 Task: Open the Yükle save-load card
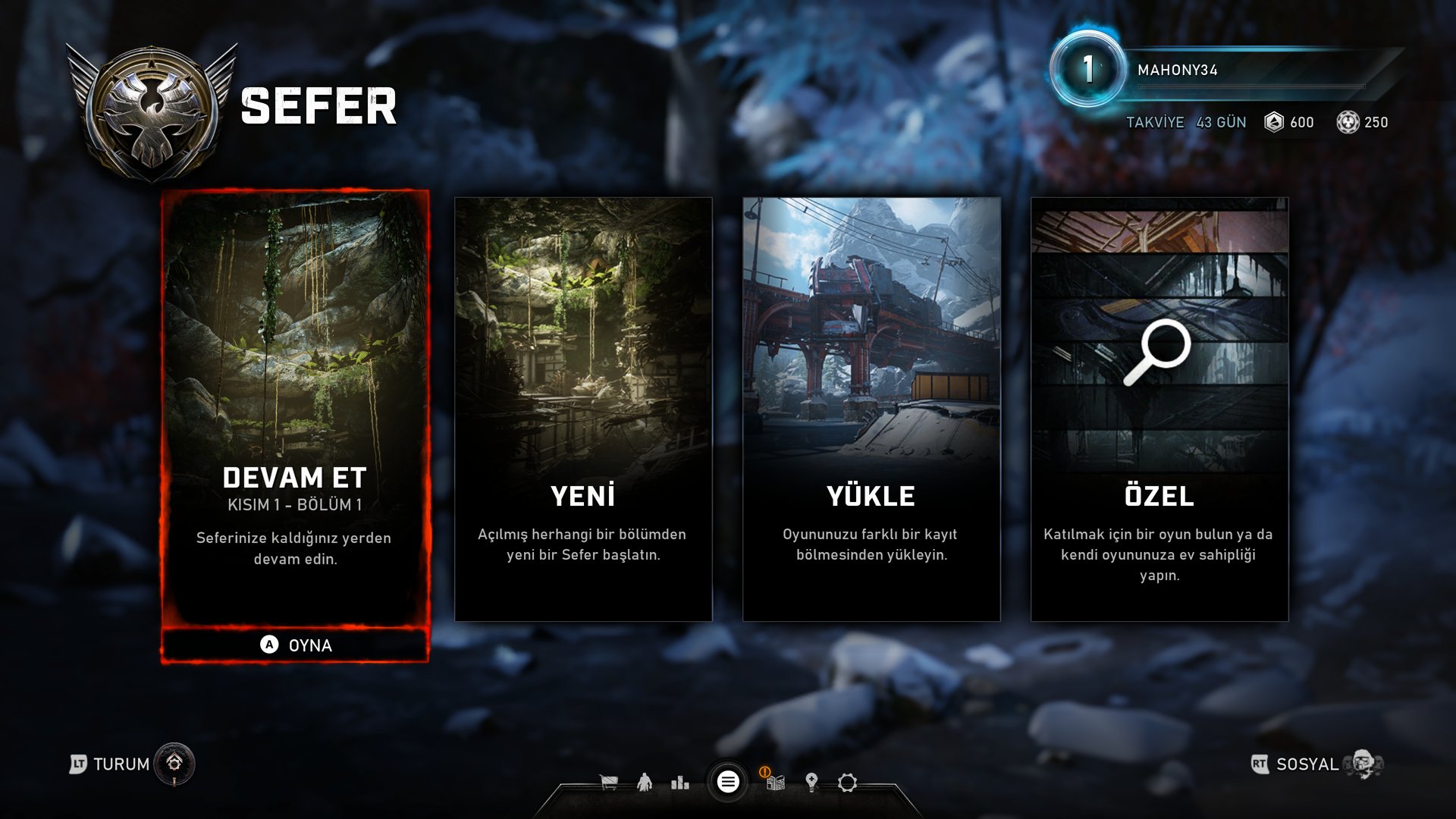point(871,409)
